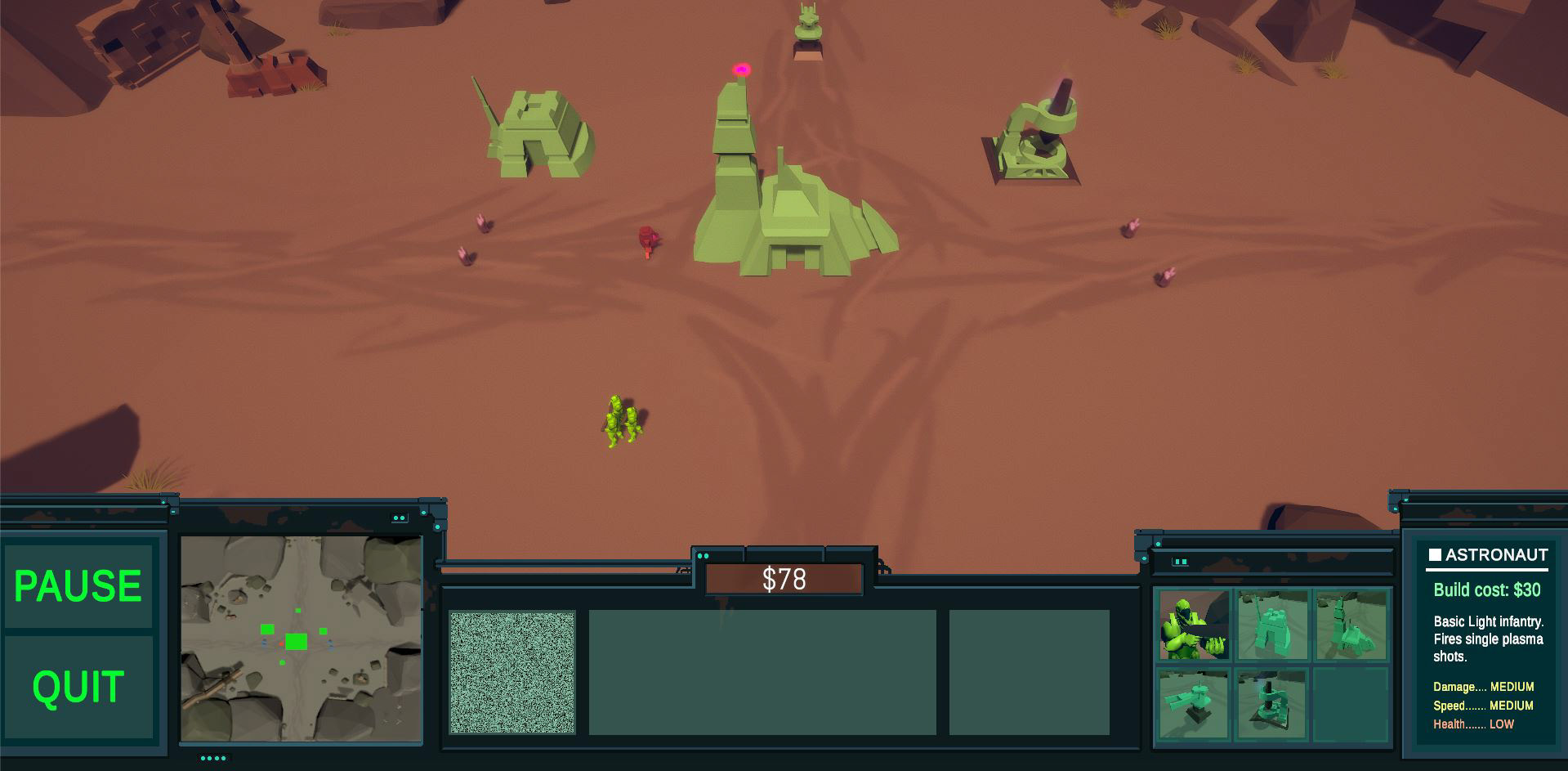Pick the headquarters tower base build icon
Image resolution: width=1568 pixels, height=771 pixels.
pos(1350,625)
